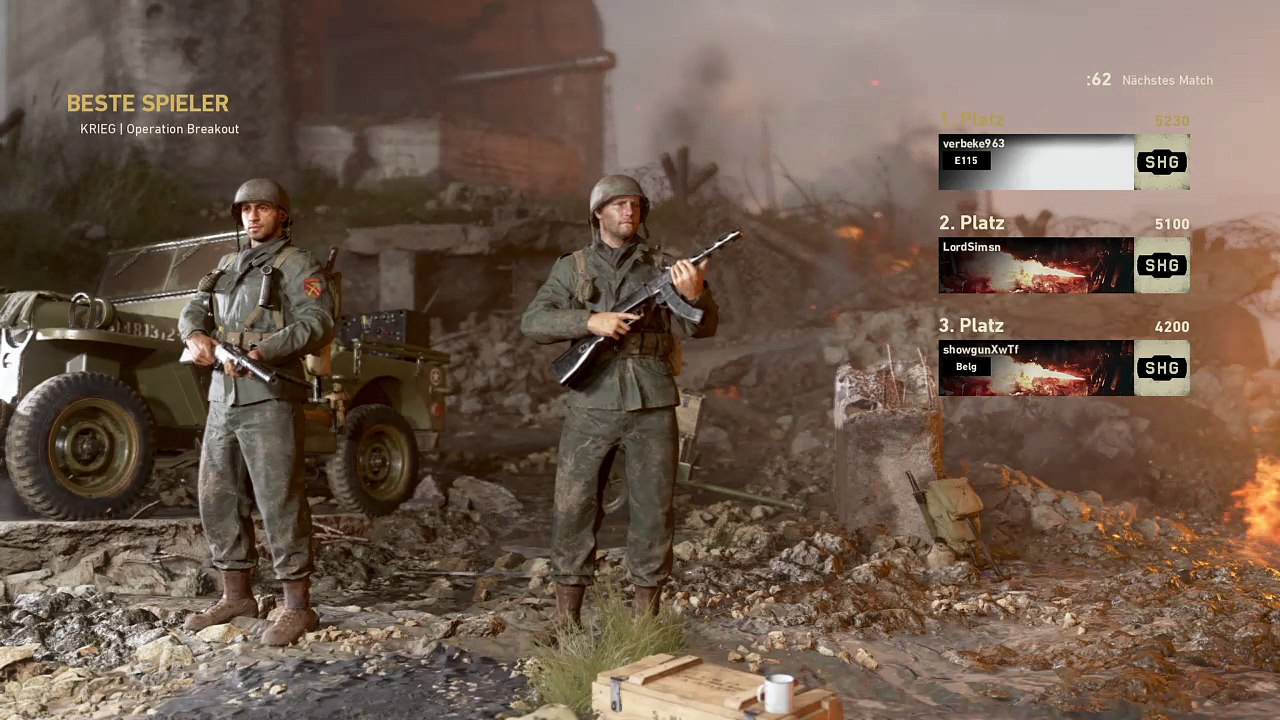Click the SHG emblem beside showgunXwTf
1280x720 pixels.
(1162, 368)
